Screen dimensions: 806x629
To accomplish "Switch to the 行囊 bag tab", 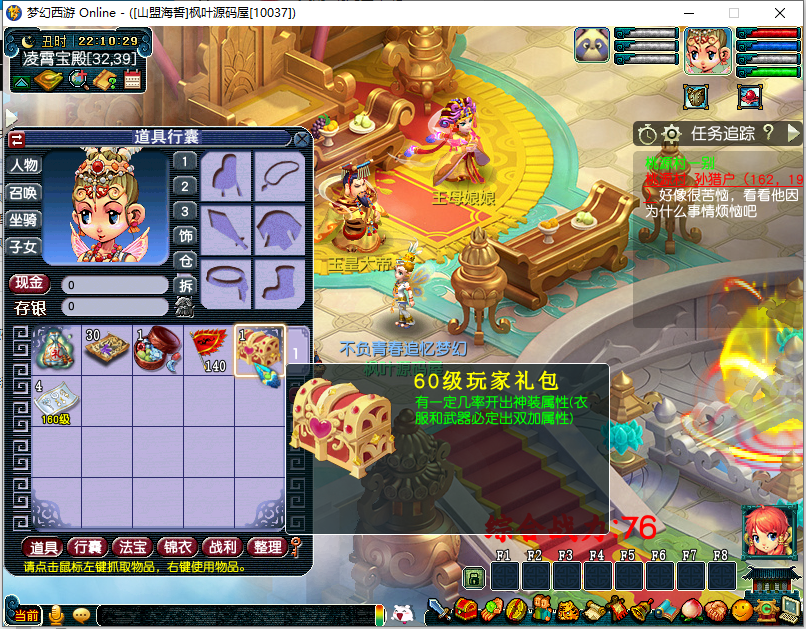I will click(x=88, y=547).
